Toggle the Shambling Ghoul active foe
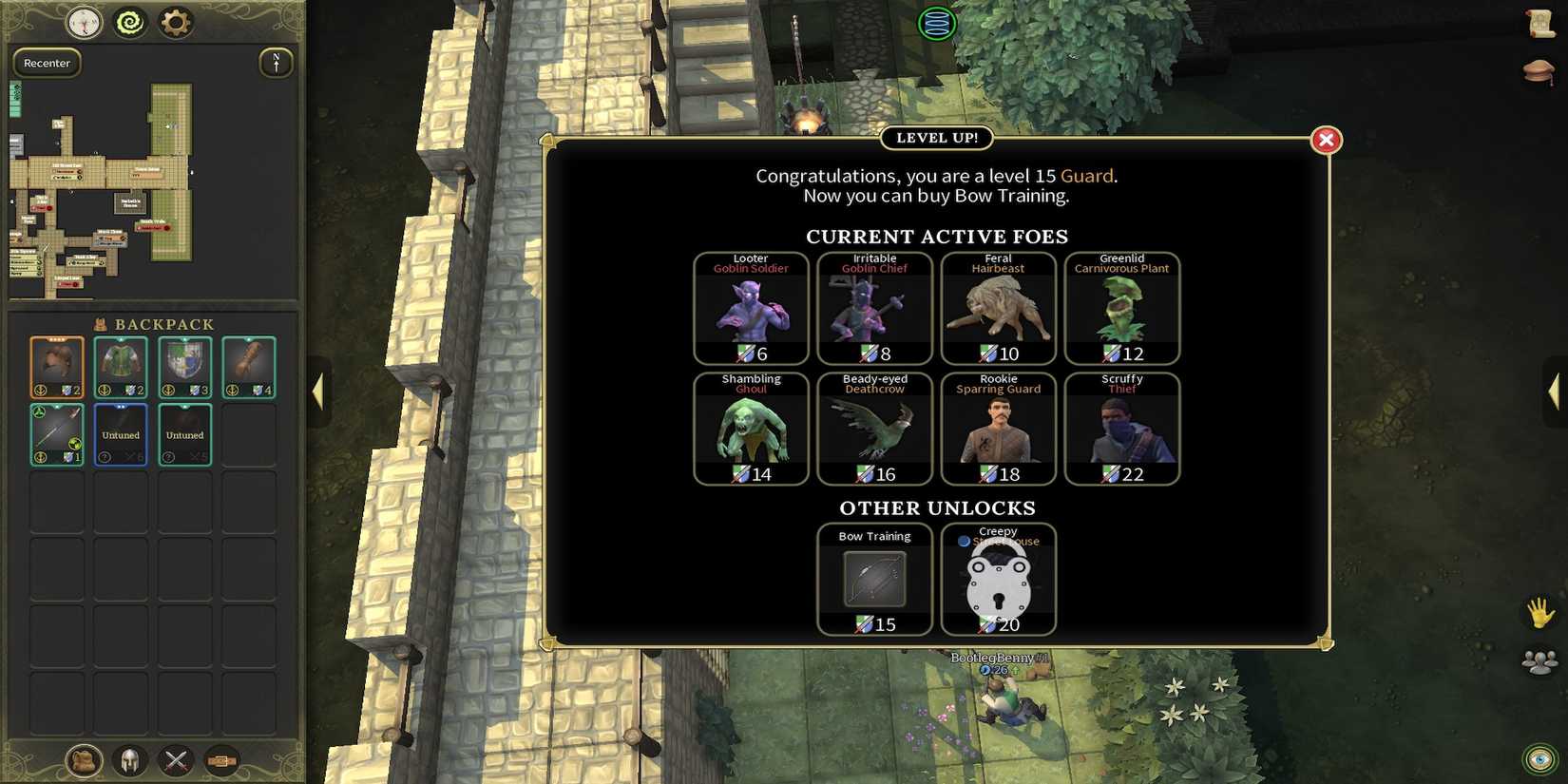 (x=751, y=428)
